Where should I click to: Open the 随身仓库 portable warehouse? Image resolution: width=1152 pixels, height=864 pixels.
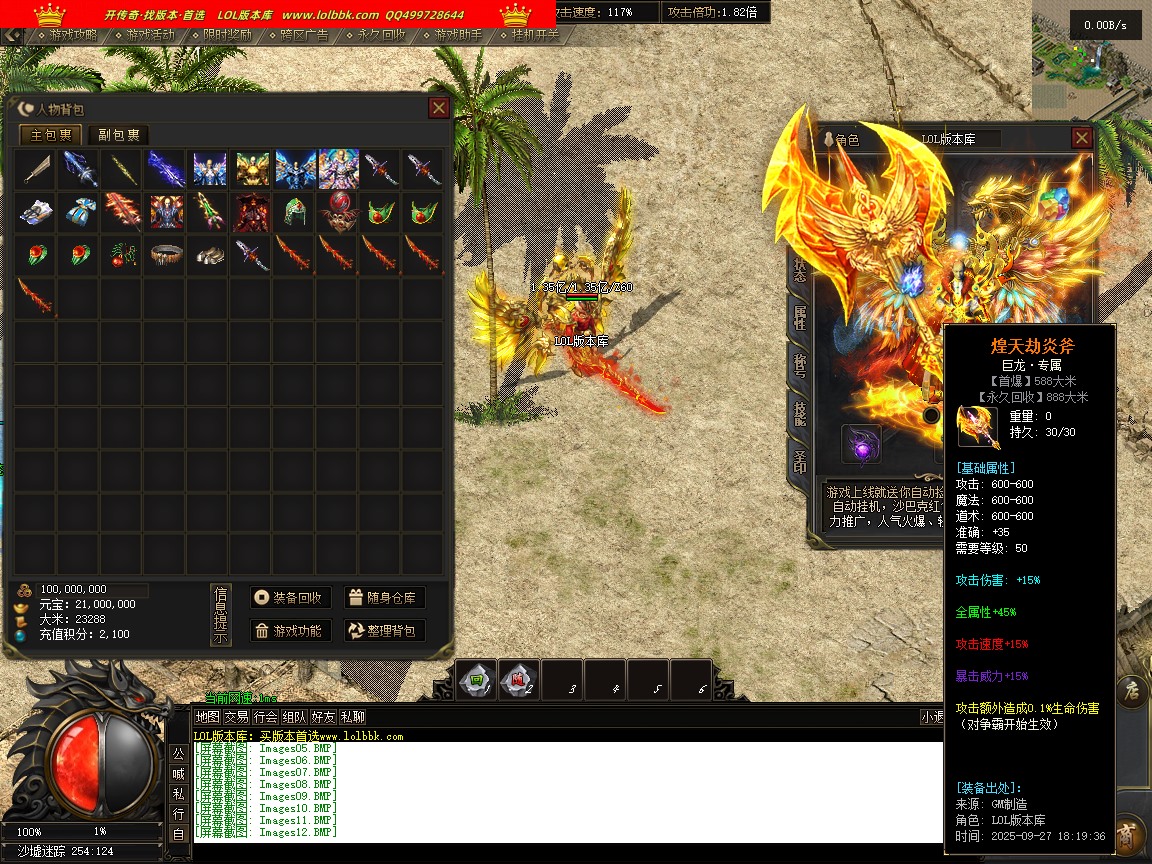(385, 598)
